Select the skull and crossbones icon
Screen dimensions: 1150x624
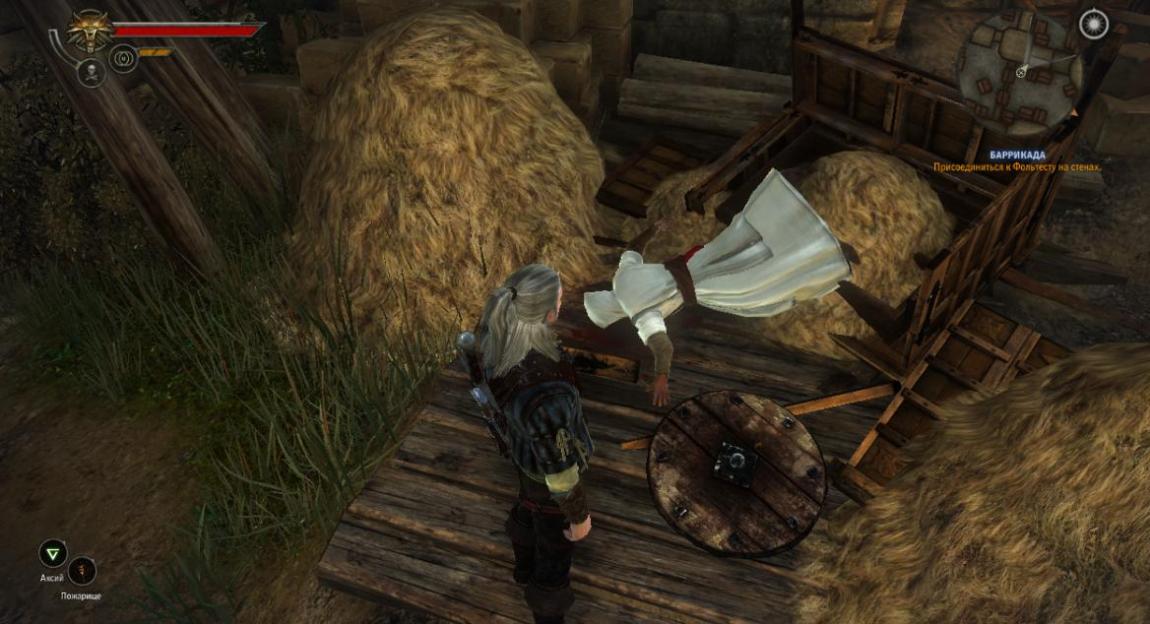[90, 72]
